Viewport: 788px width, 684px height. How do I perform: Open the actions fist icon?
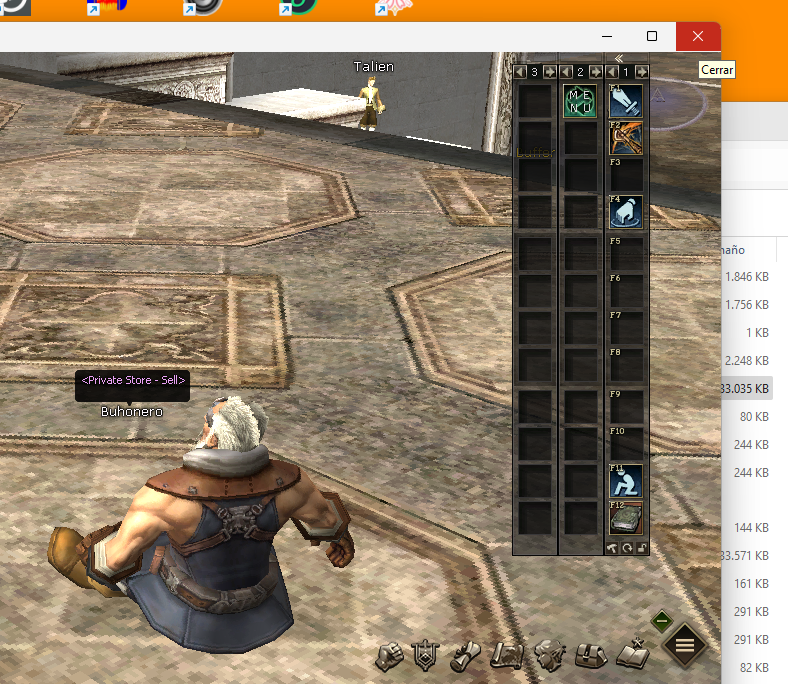[390, 656]
